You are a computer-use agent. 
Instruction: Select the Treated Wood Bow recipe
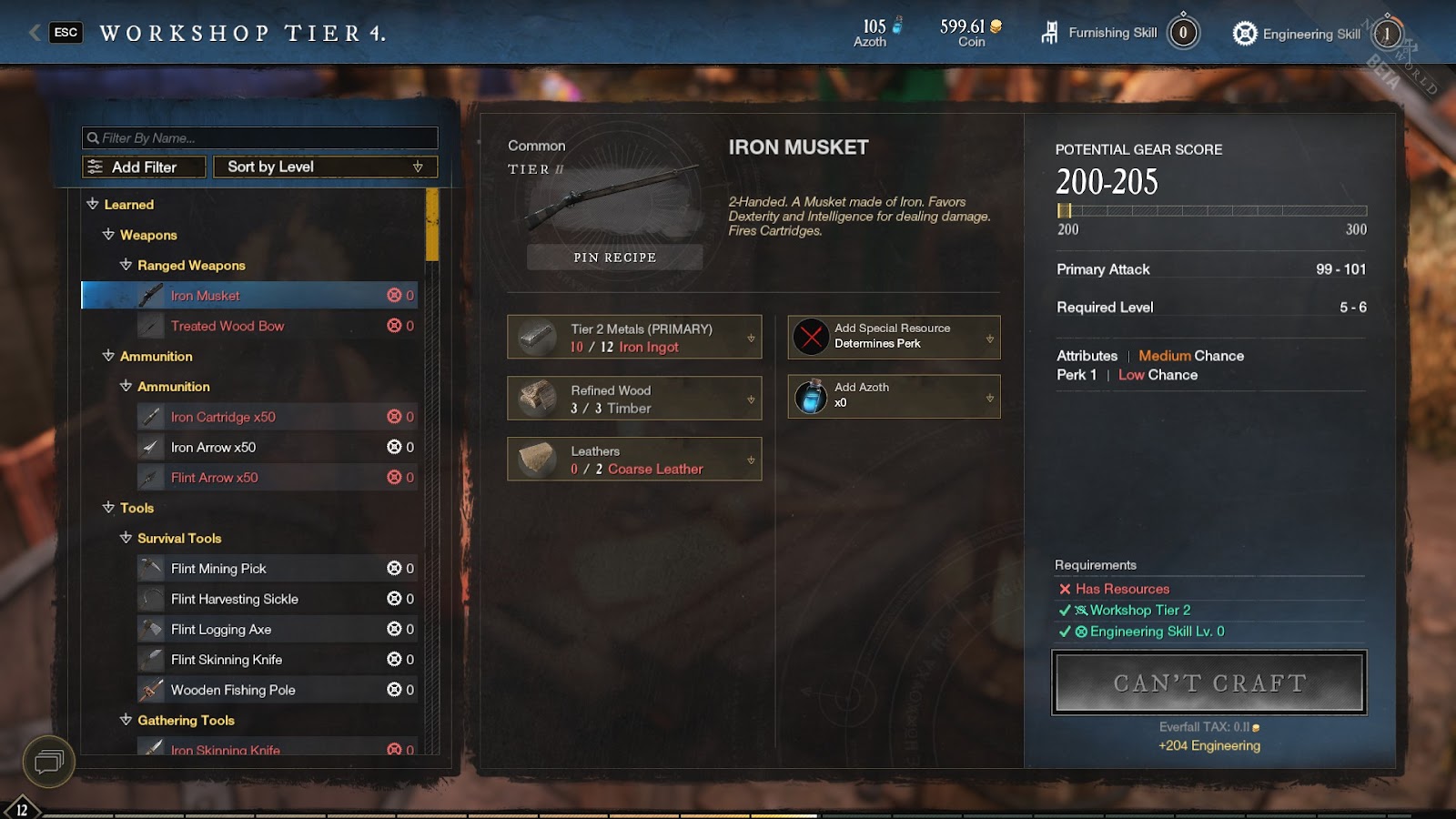[x=227, y=326]
